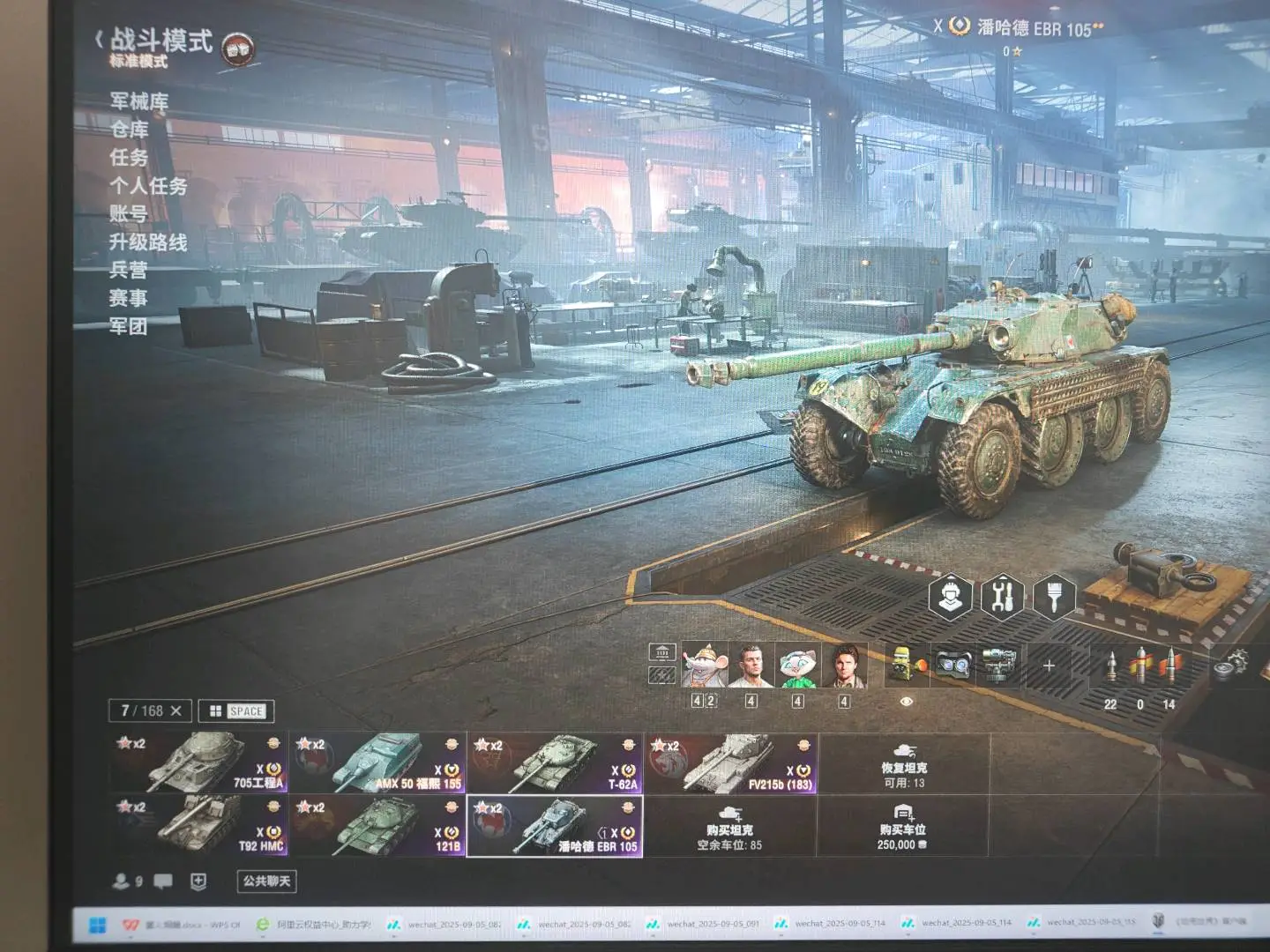Open the paintbrush customization hexagon

pos(1053,597)
